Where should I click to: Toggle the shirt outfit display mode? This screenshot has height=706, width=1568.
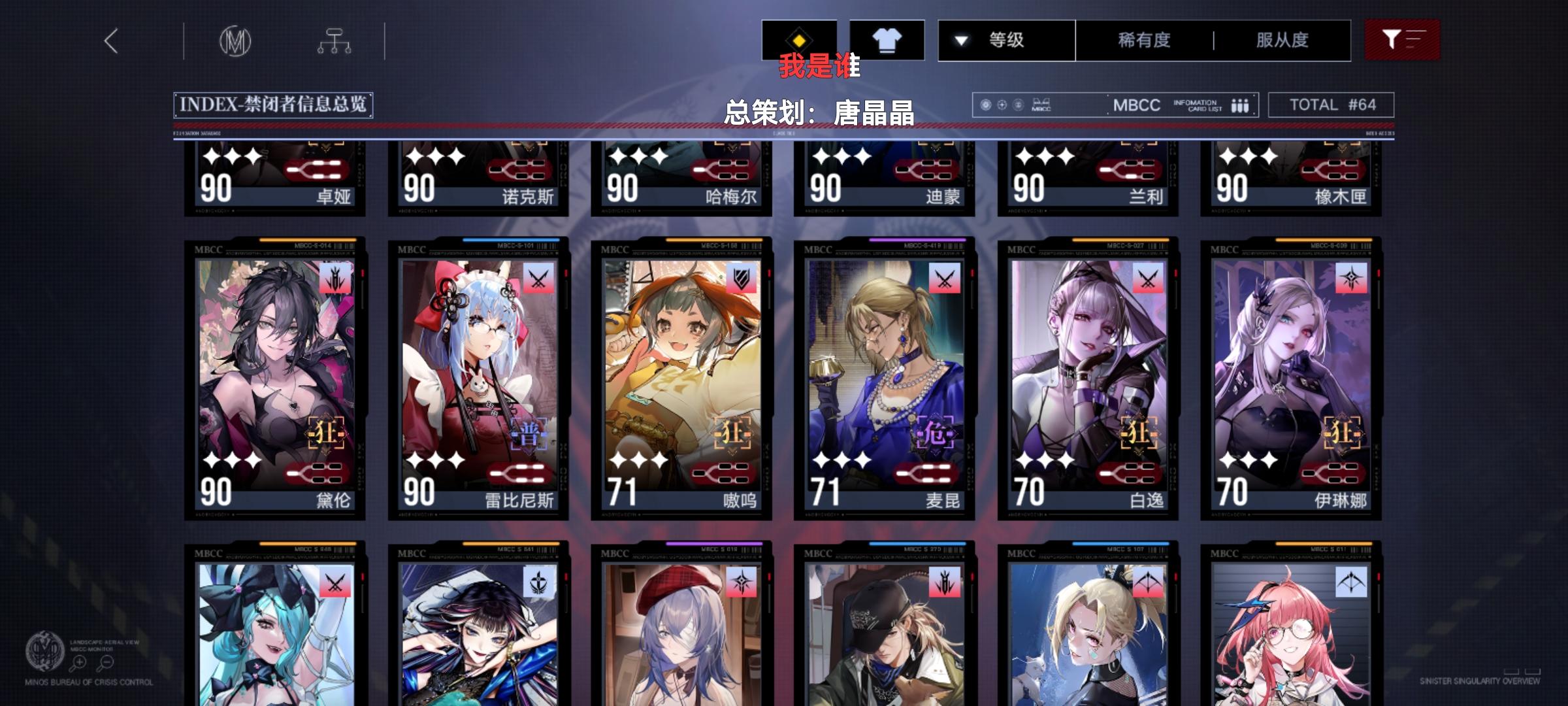(x=886, y=39)
